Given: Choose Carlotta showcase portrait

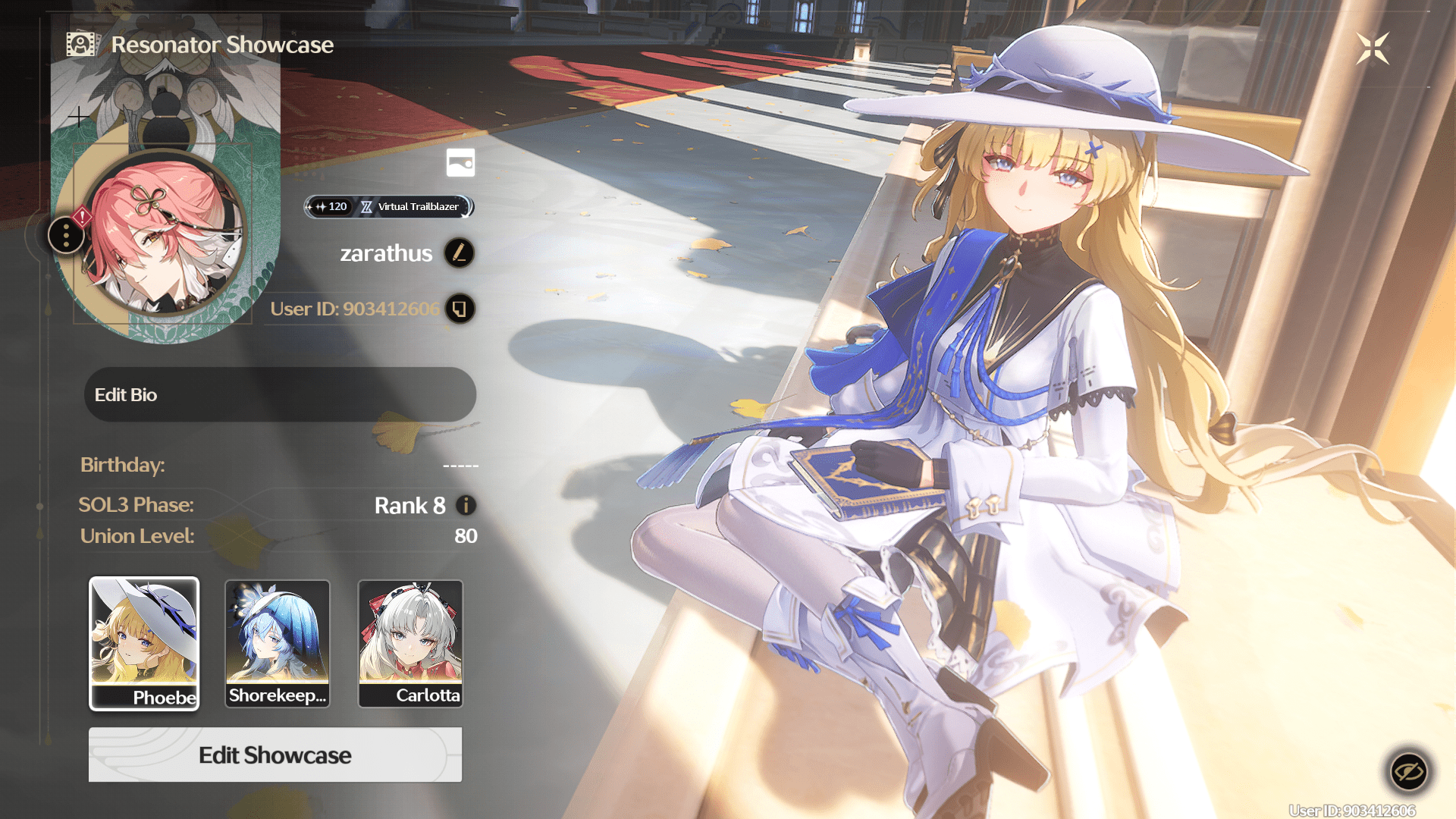Looking at the screenshot, I should pos(410,643).
